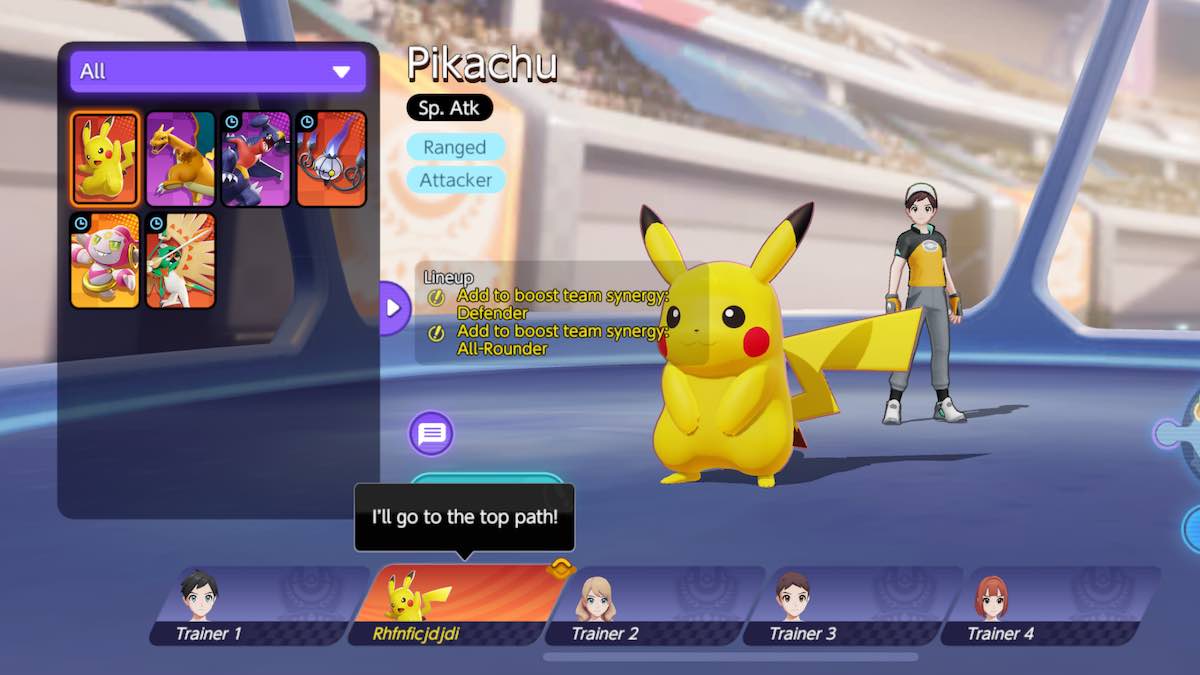Pick the Garchomp portrait tile
This screenshot has height=675, width=1200.
[x=255, y=158]
